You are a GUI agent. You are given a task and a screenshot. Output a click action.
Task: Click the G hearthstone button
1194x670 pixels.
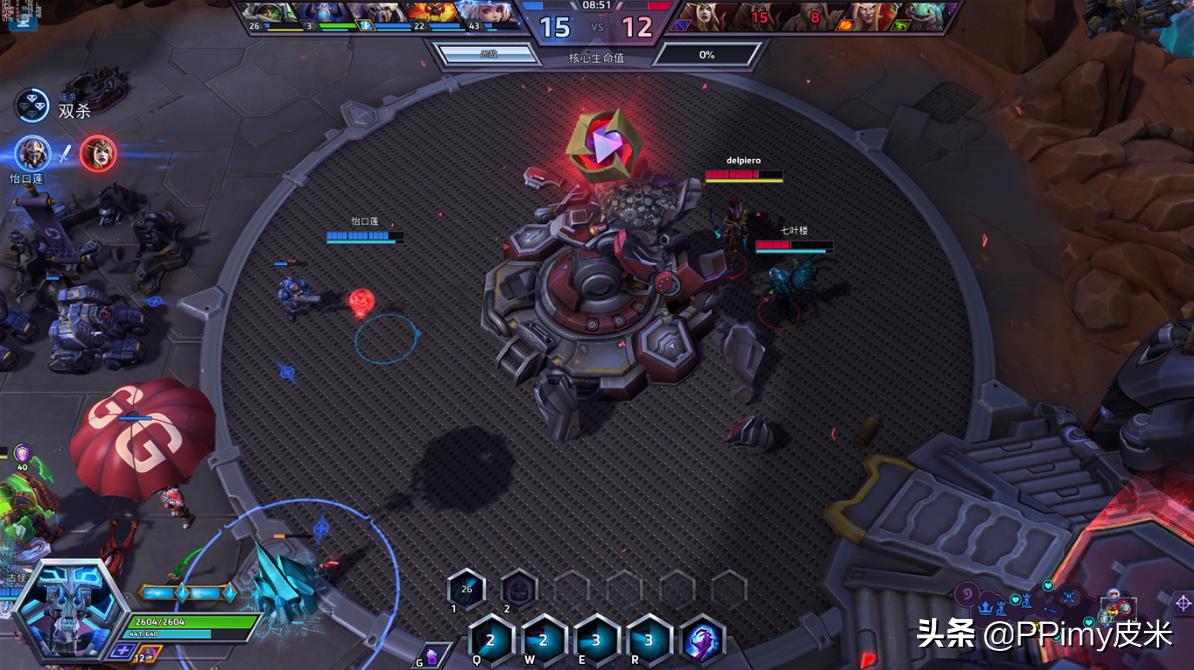click(432, 656)
